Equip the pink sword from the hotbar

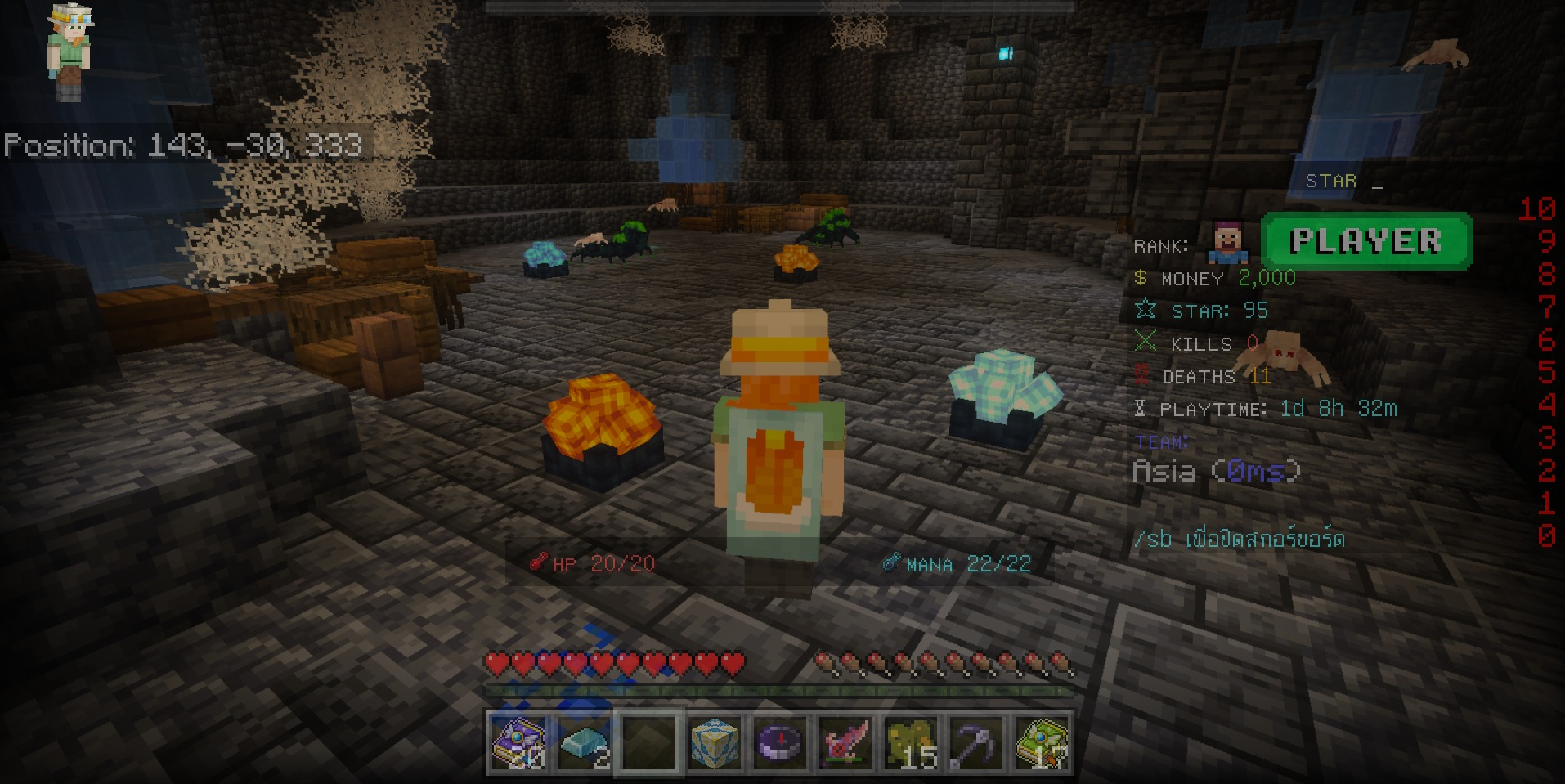pos(845,743)
